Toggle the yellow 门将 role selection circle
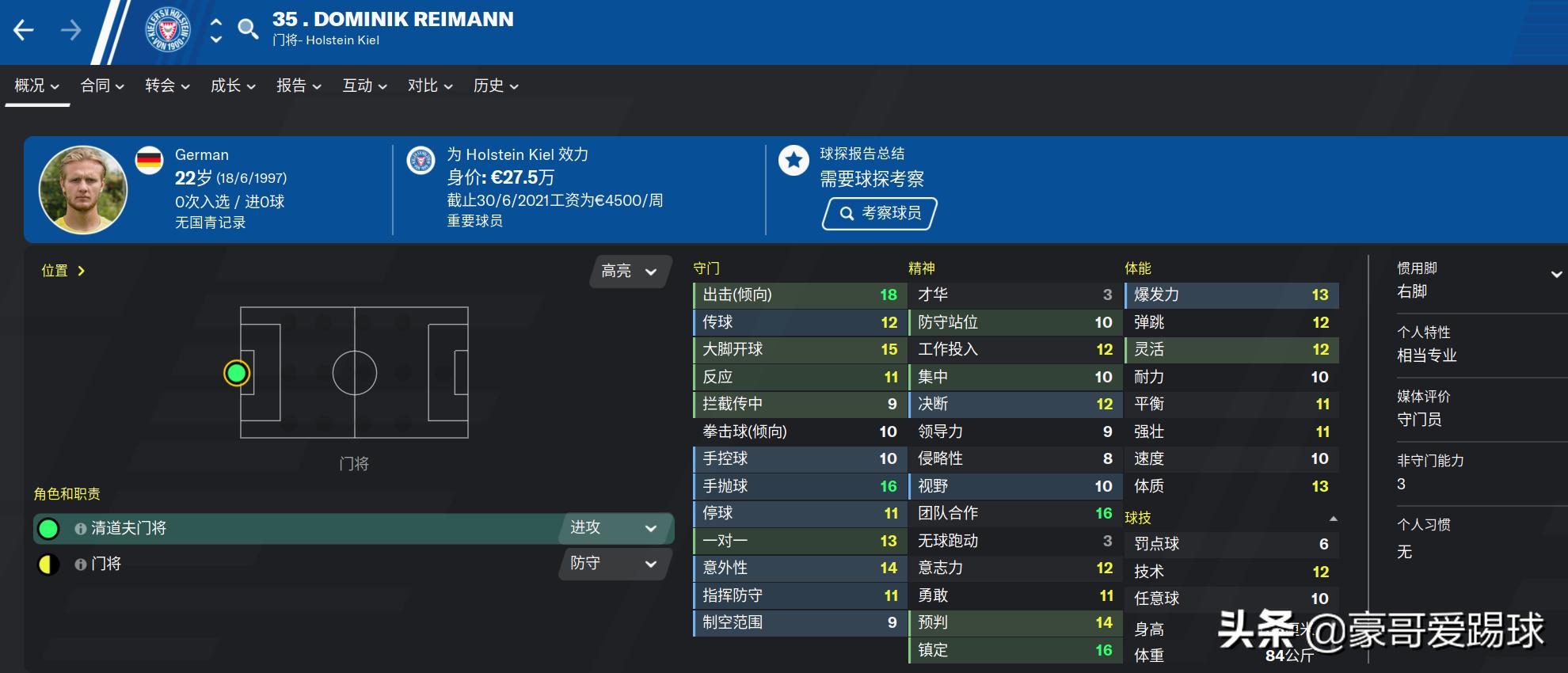This screenshot has height=673, width=1568. pyautogui.click(x=49, y=565)
